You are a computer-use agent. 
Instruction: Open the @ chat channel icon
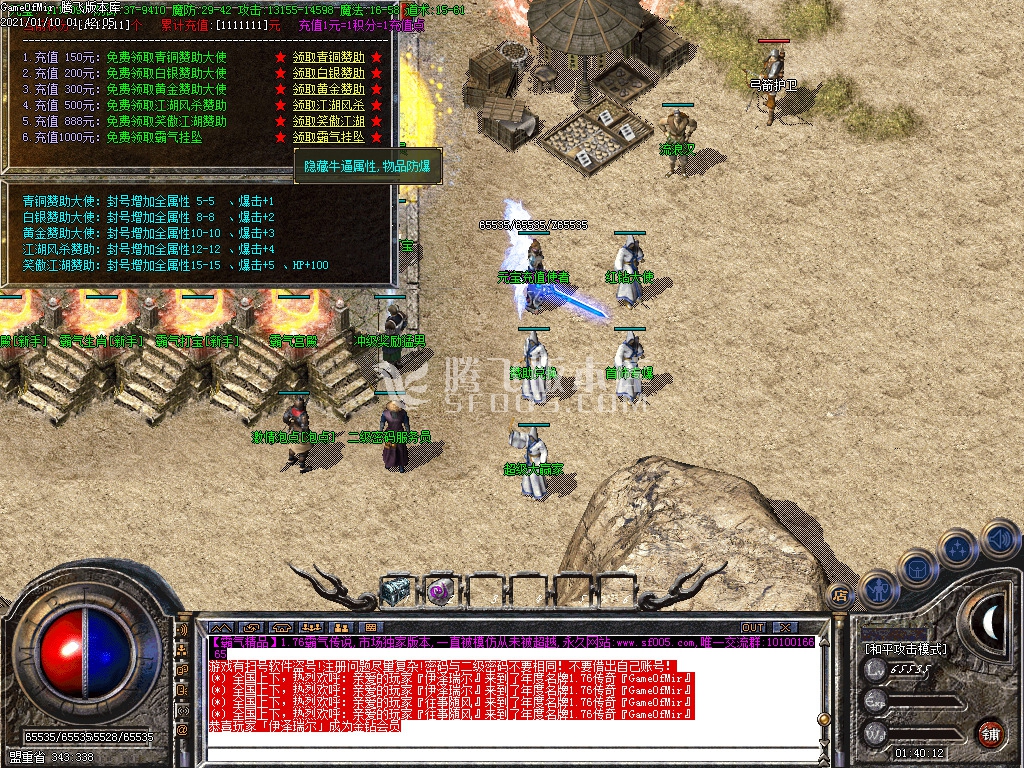182,730
